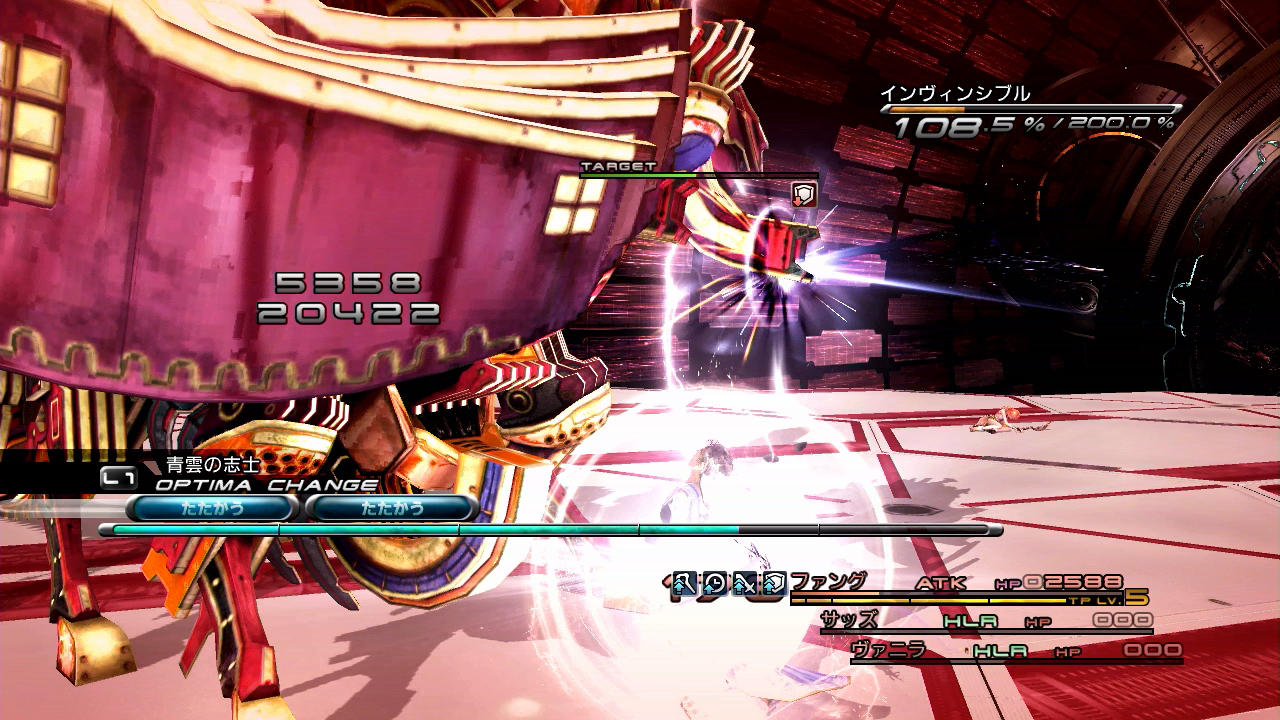Select party leader ファング in the party list

[x=829, y=582]
